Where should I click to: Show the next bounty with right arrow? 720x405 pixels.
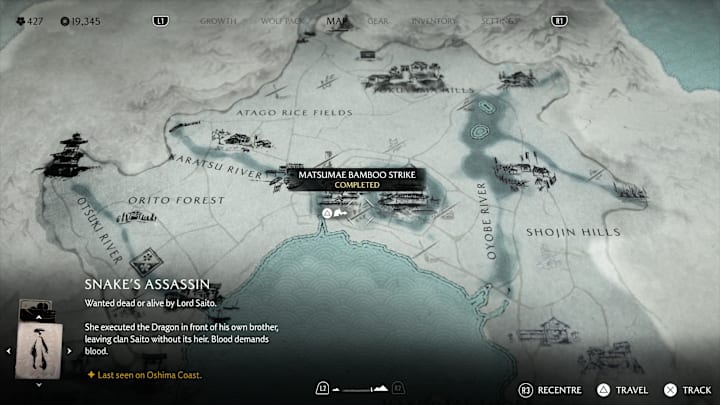pos(70,351)
